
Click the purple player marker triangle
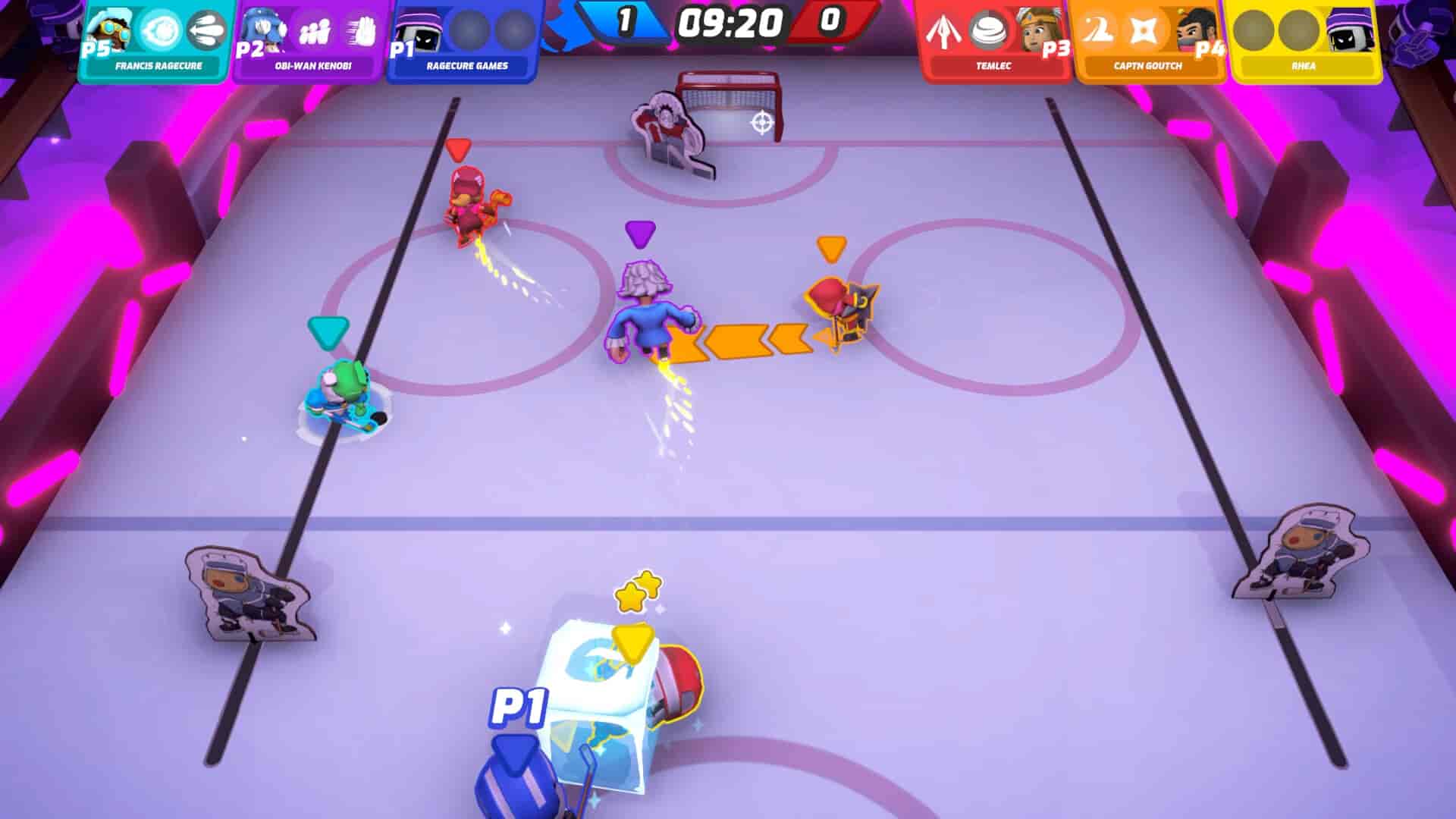(x=639, y=231)
